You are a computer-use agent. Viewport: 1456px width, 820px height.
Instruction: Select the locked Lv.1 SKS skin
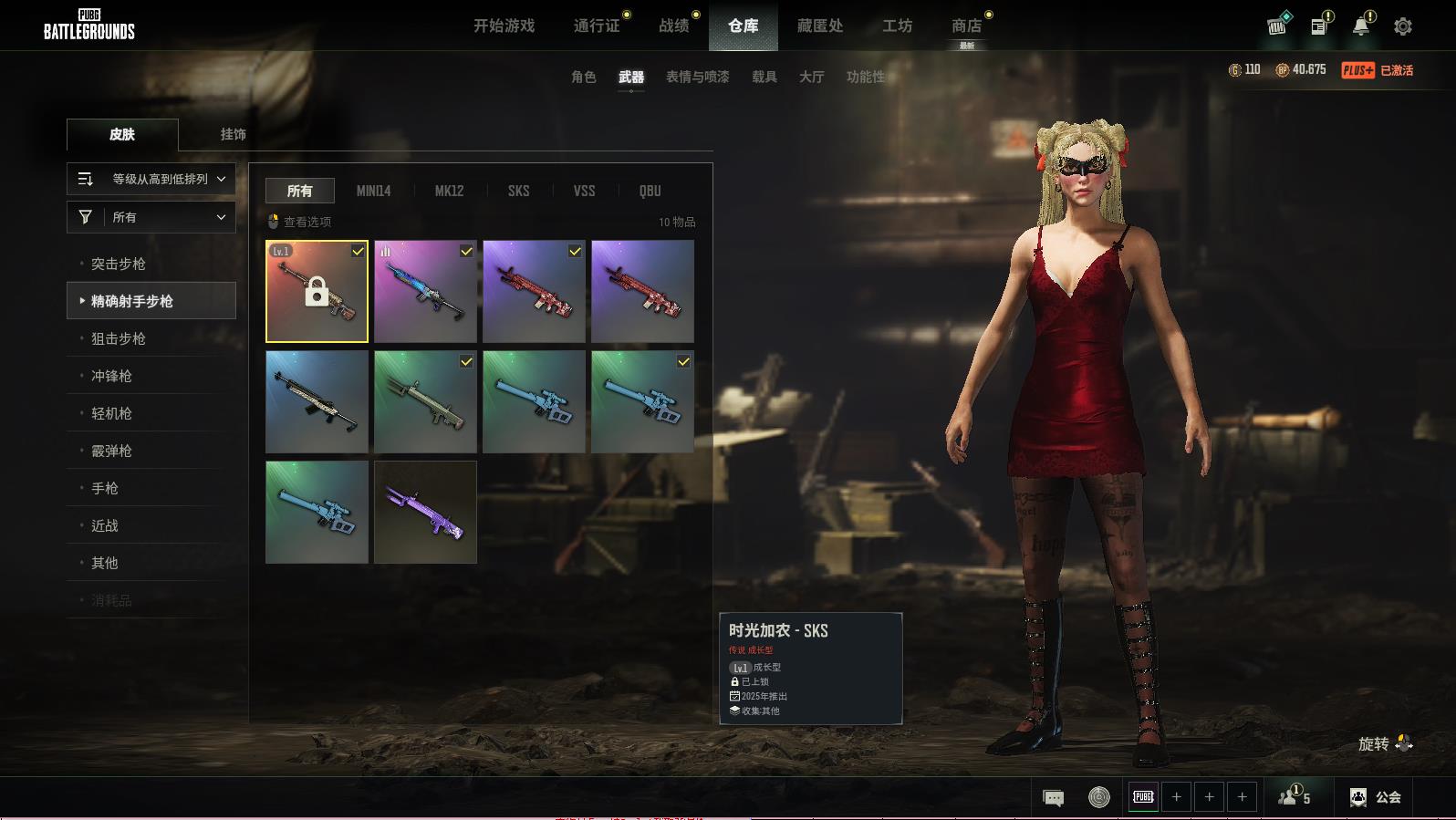[317, 292]
